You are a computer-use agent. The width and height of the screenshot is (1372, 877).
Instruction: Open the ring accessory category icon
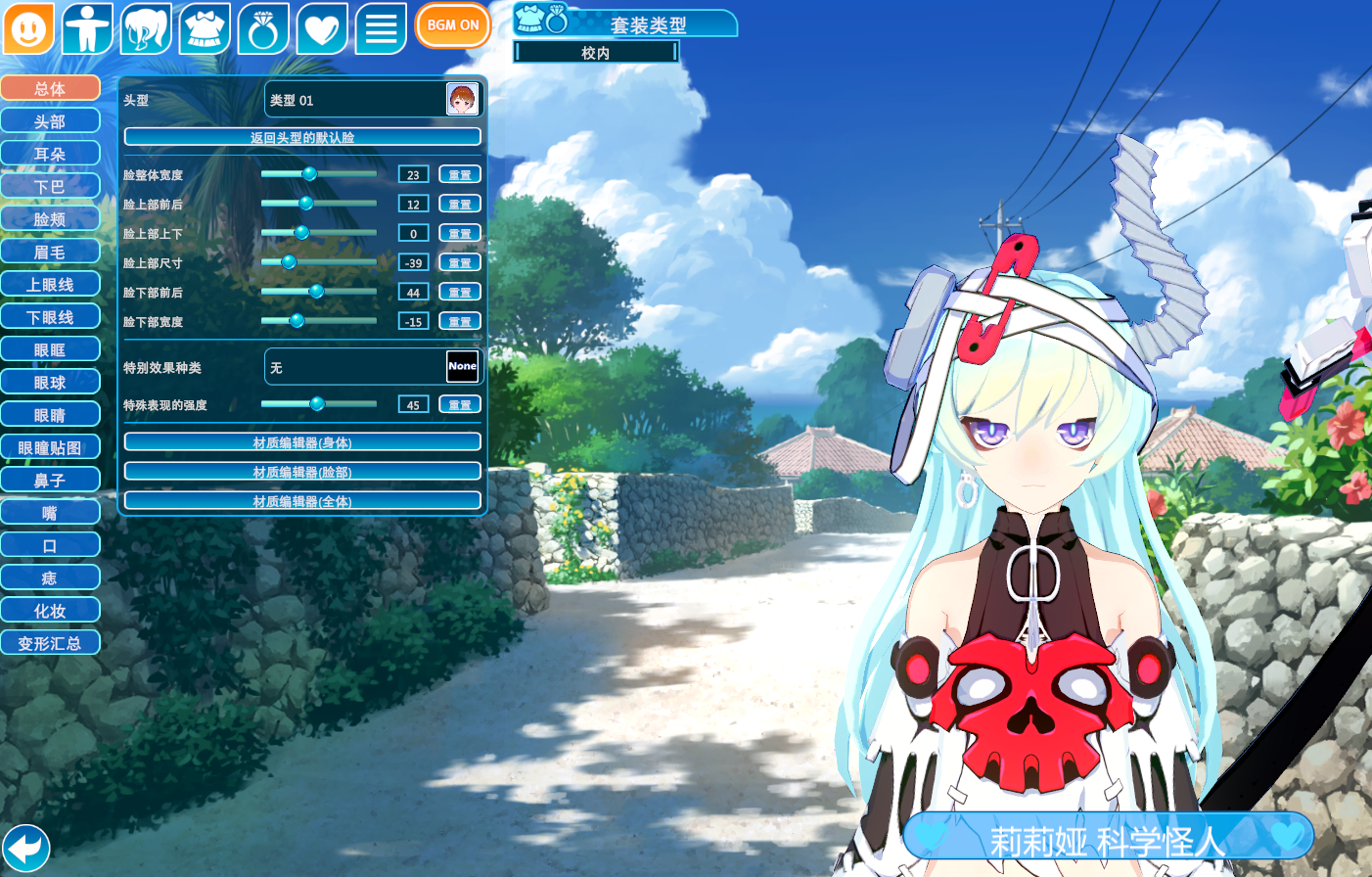click(263, 28)
